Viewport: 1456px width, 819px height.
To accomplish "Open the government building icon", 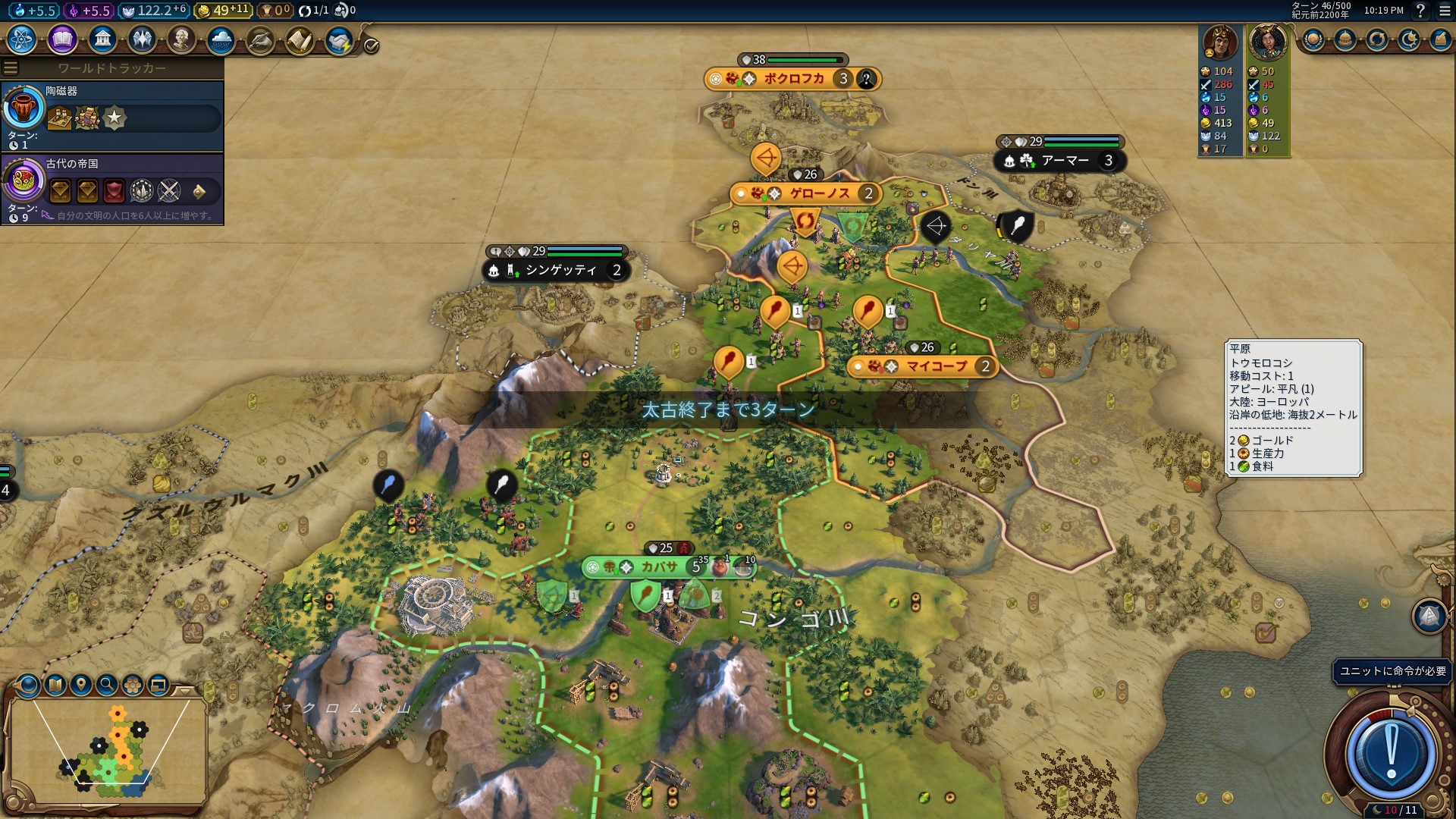I will [102, 39].
